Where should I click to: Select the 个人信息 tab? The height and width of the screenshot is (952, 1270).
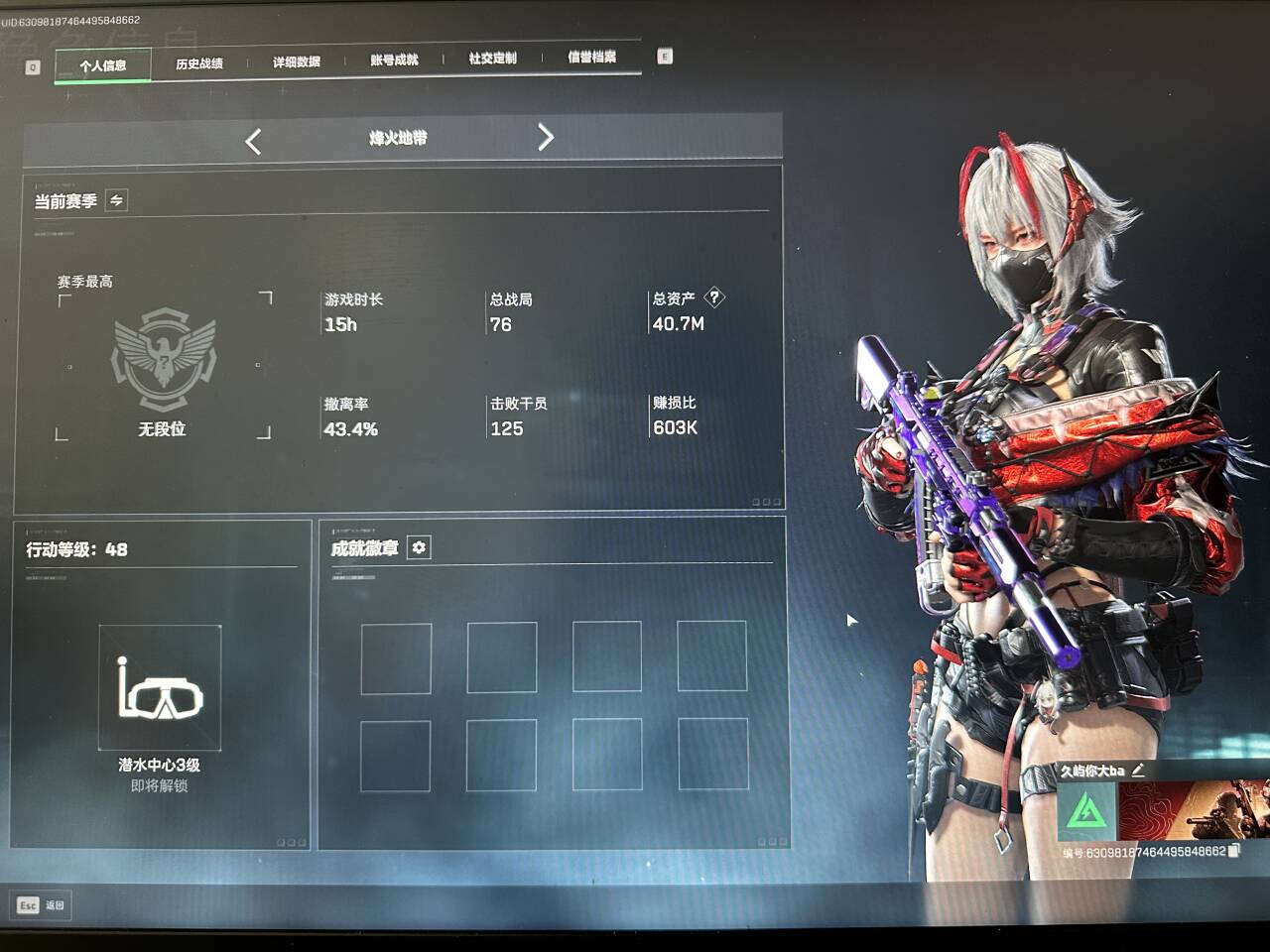tap(103, 65)
